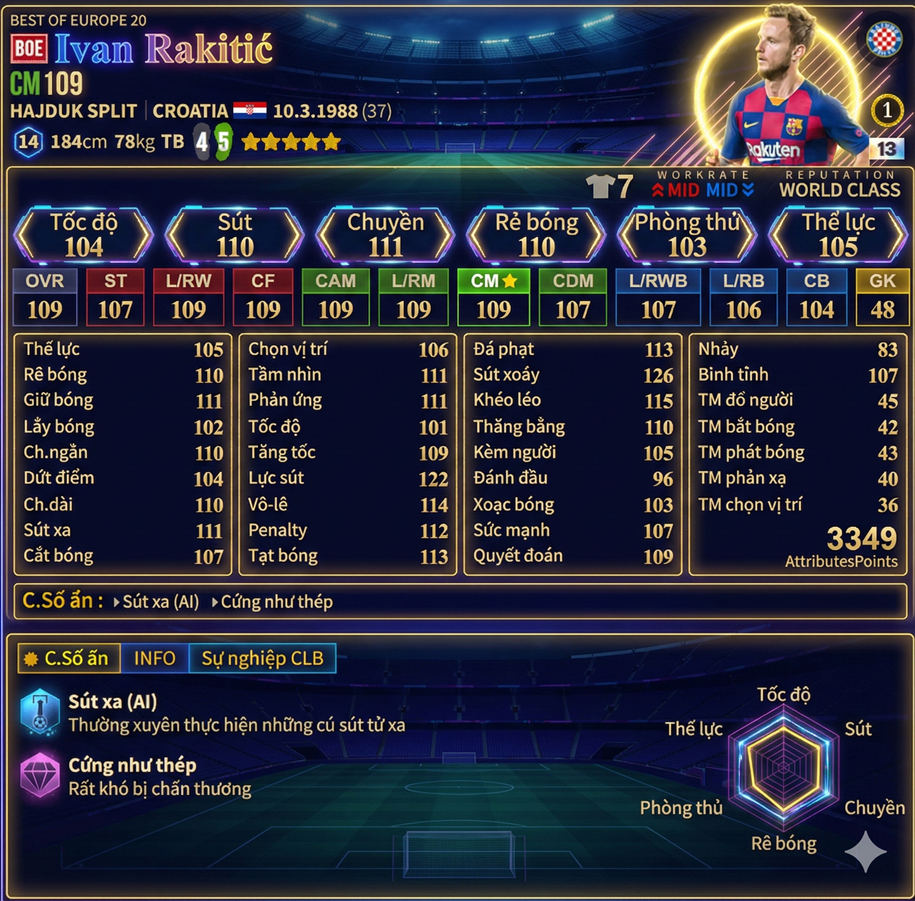Select the L/RW position rating box

point(188,297)
